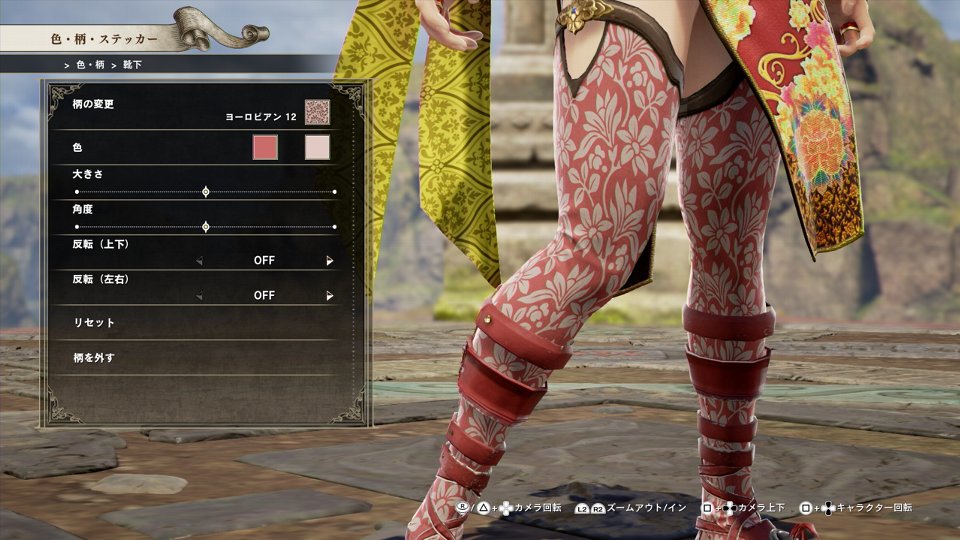Screen dimensions: 960x540
Task: Adjust the 角度 angle slider handle
Action: click(206, 227)
